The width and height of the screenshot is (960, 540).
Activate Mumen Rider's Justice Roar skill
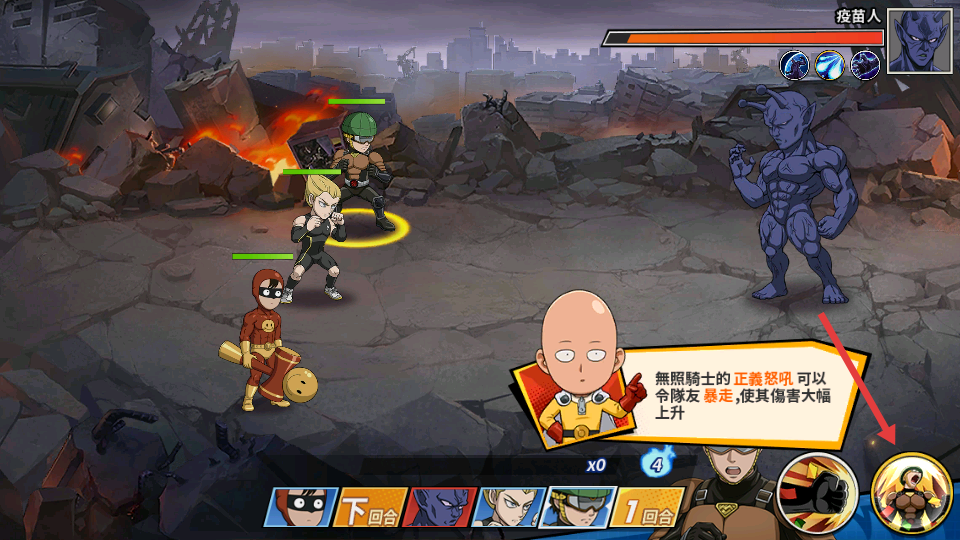click(x=910, y=492)
